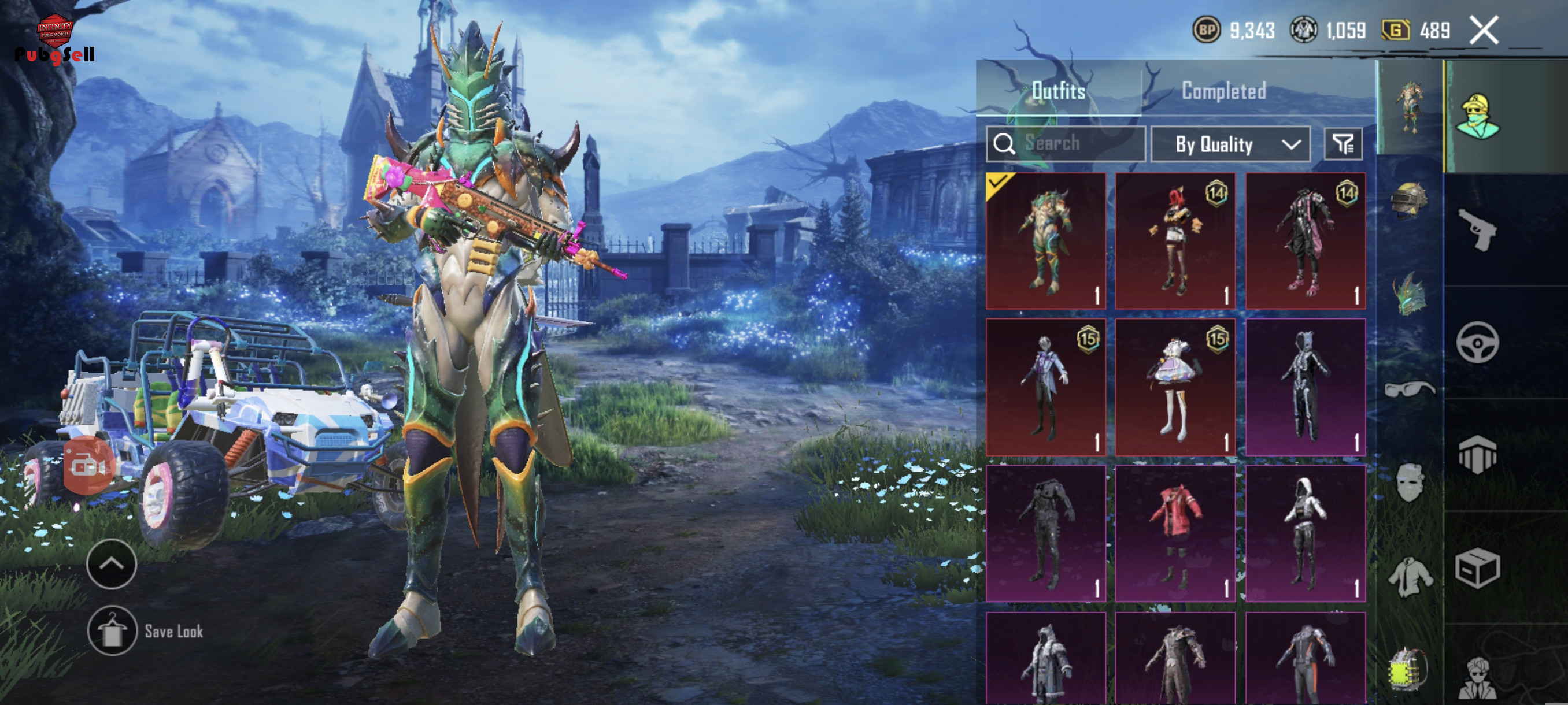Pick the black skeleton suit outfit
Screen dimensions: 1568x705
(x=1306, y=387)
